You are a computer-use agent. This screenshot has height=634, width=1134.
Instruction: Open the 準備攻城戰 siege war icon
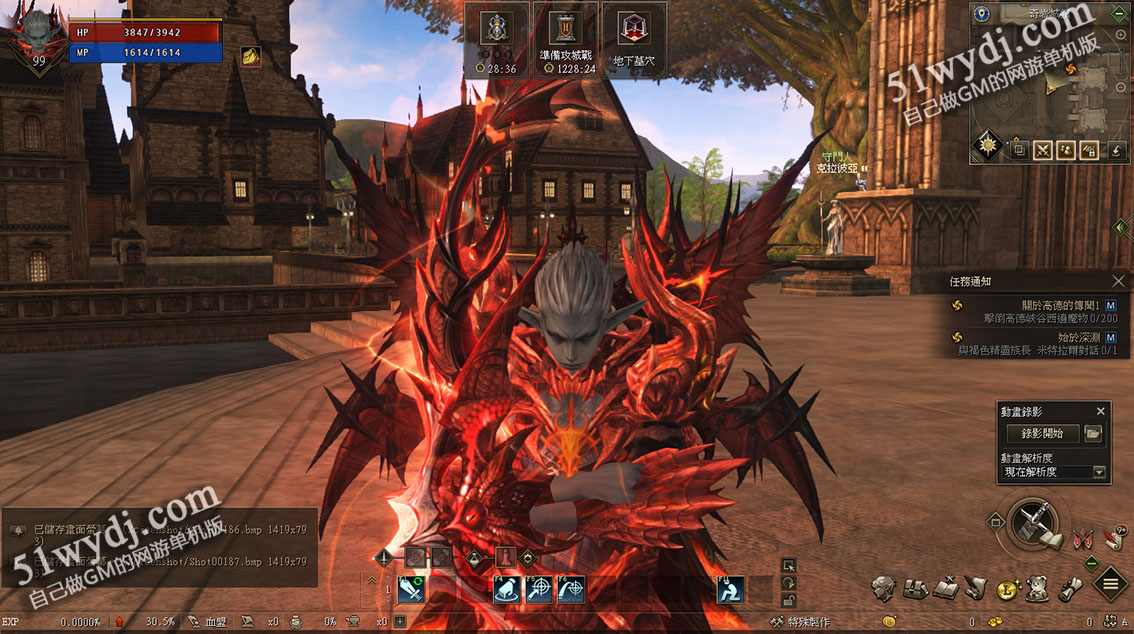[566, 35]
